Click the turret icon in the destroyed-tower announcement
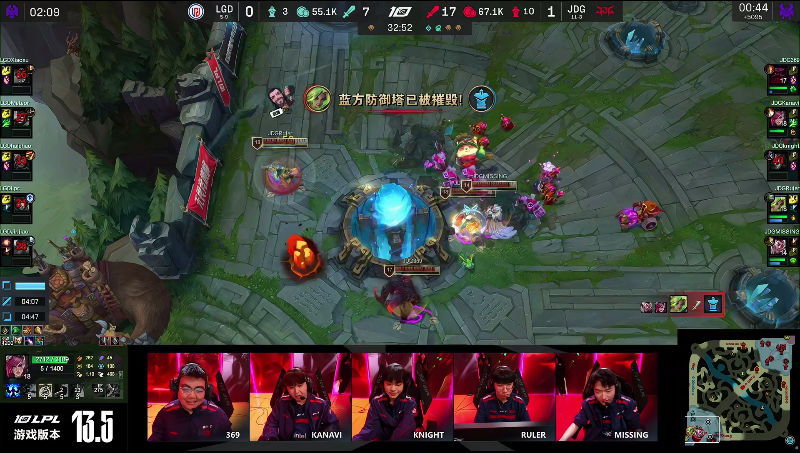 point(483,99)
